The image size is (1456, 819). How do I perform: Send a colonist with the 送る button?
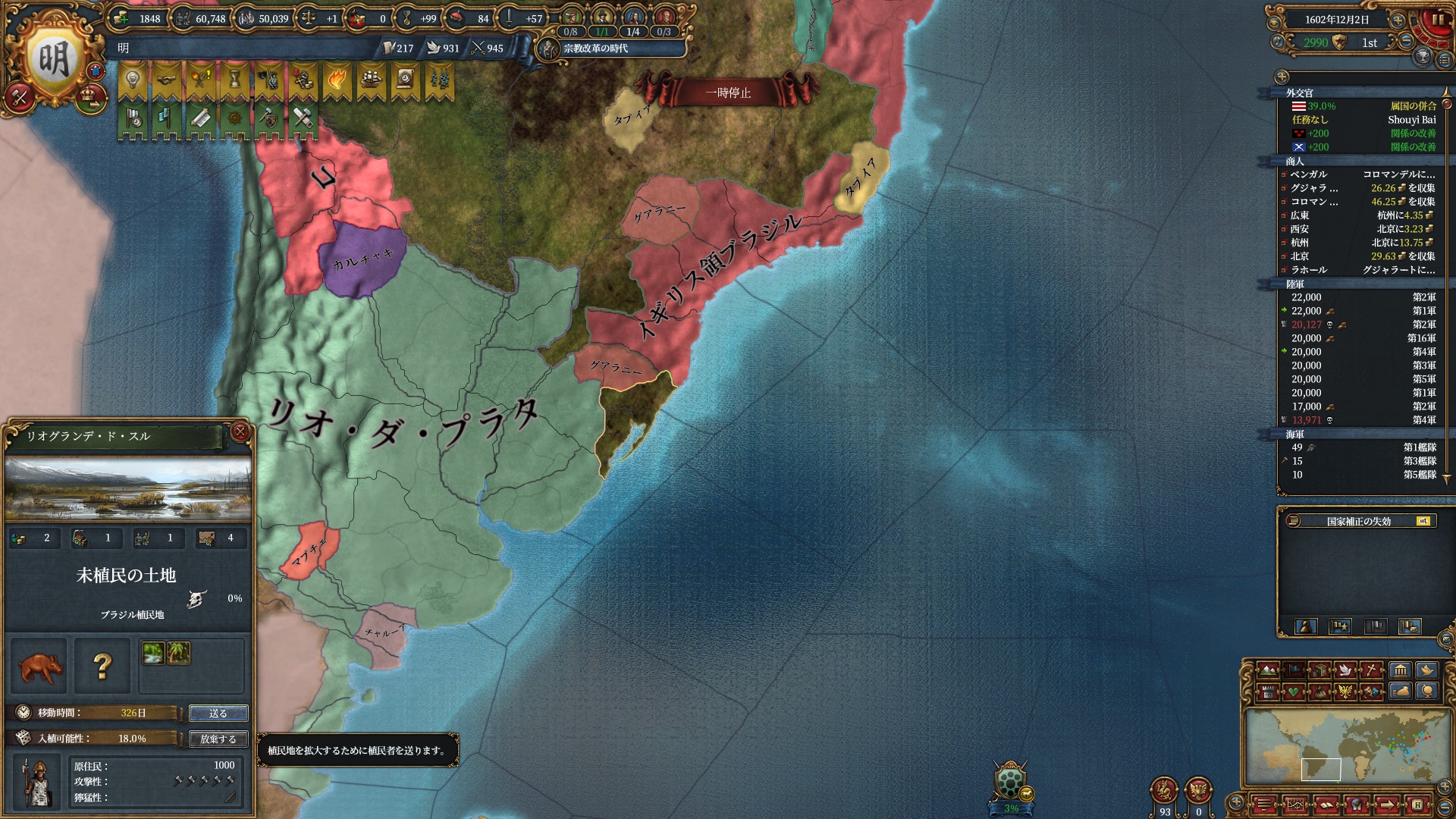(x=218, y=714)
